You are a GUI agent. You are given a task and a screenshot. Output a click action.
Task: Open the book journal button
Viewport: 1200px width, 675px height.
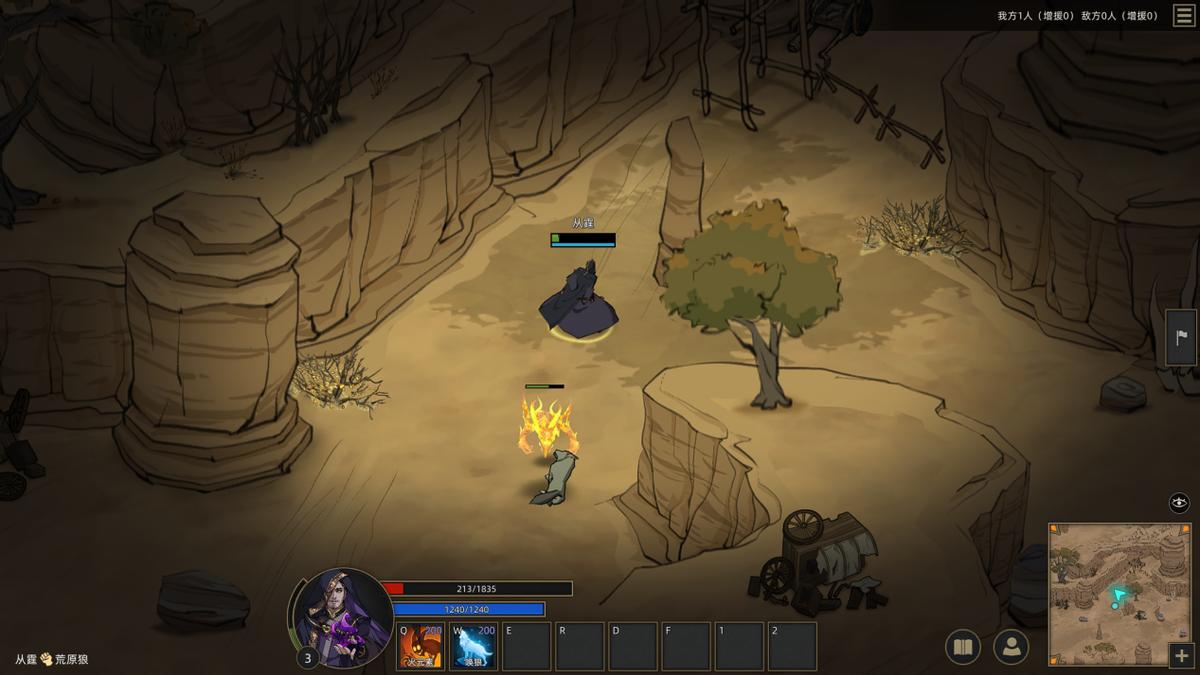click(x=963, y=648)
